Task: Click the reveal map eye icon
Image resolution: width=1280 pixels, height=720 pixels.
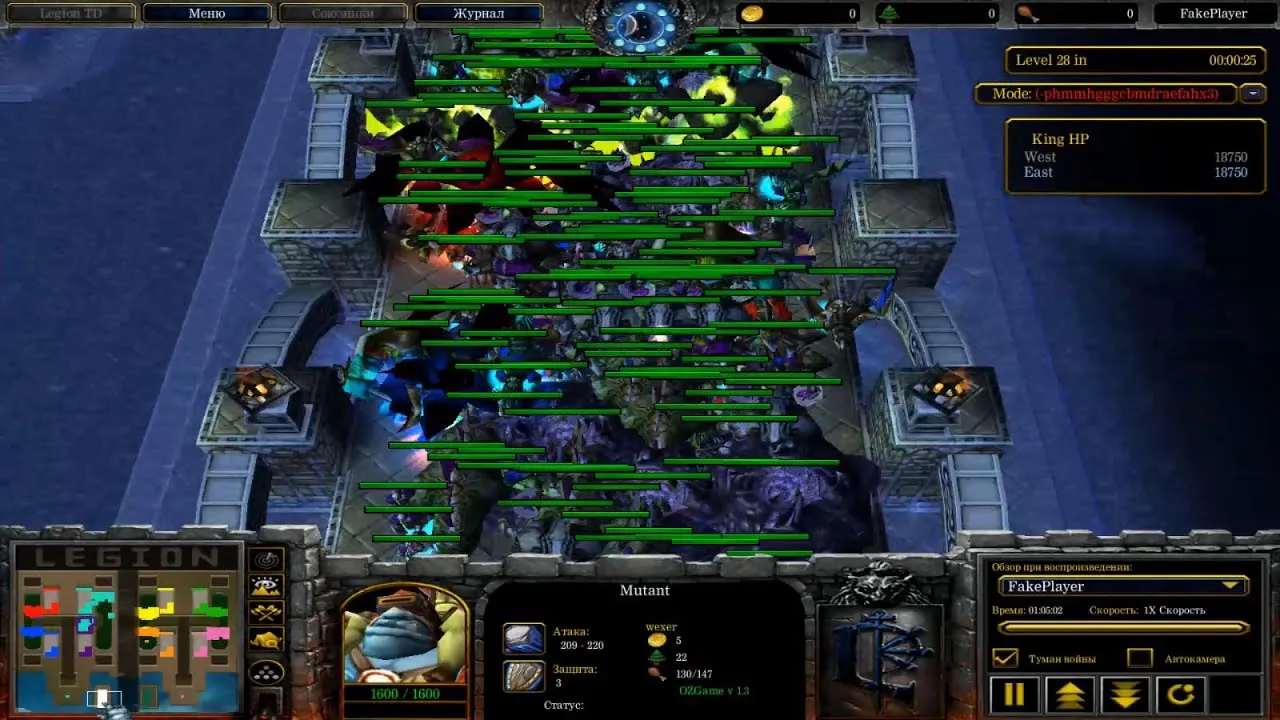Action: click(x=264, y=586)
